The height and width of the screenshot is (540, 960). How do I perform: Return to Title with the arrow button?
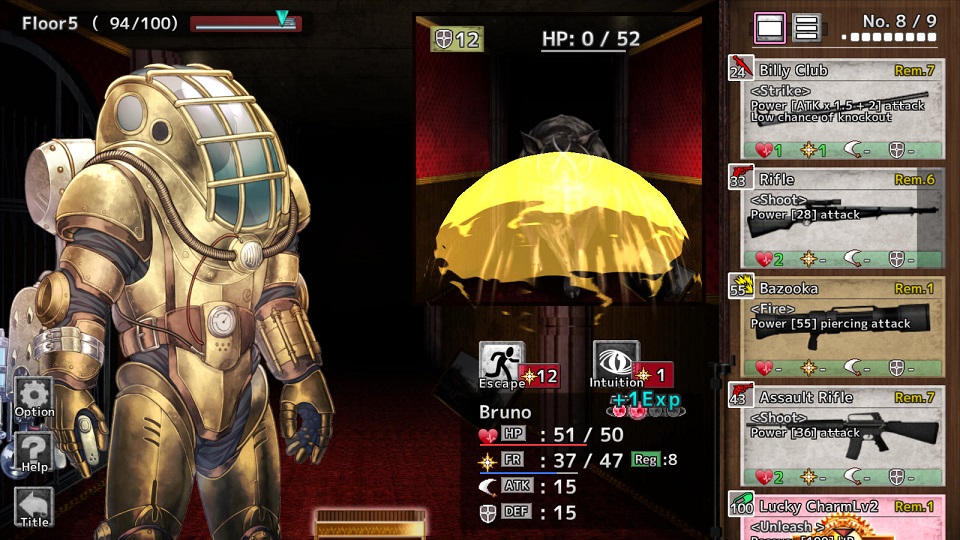[35, 507]
